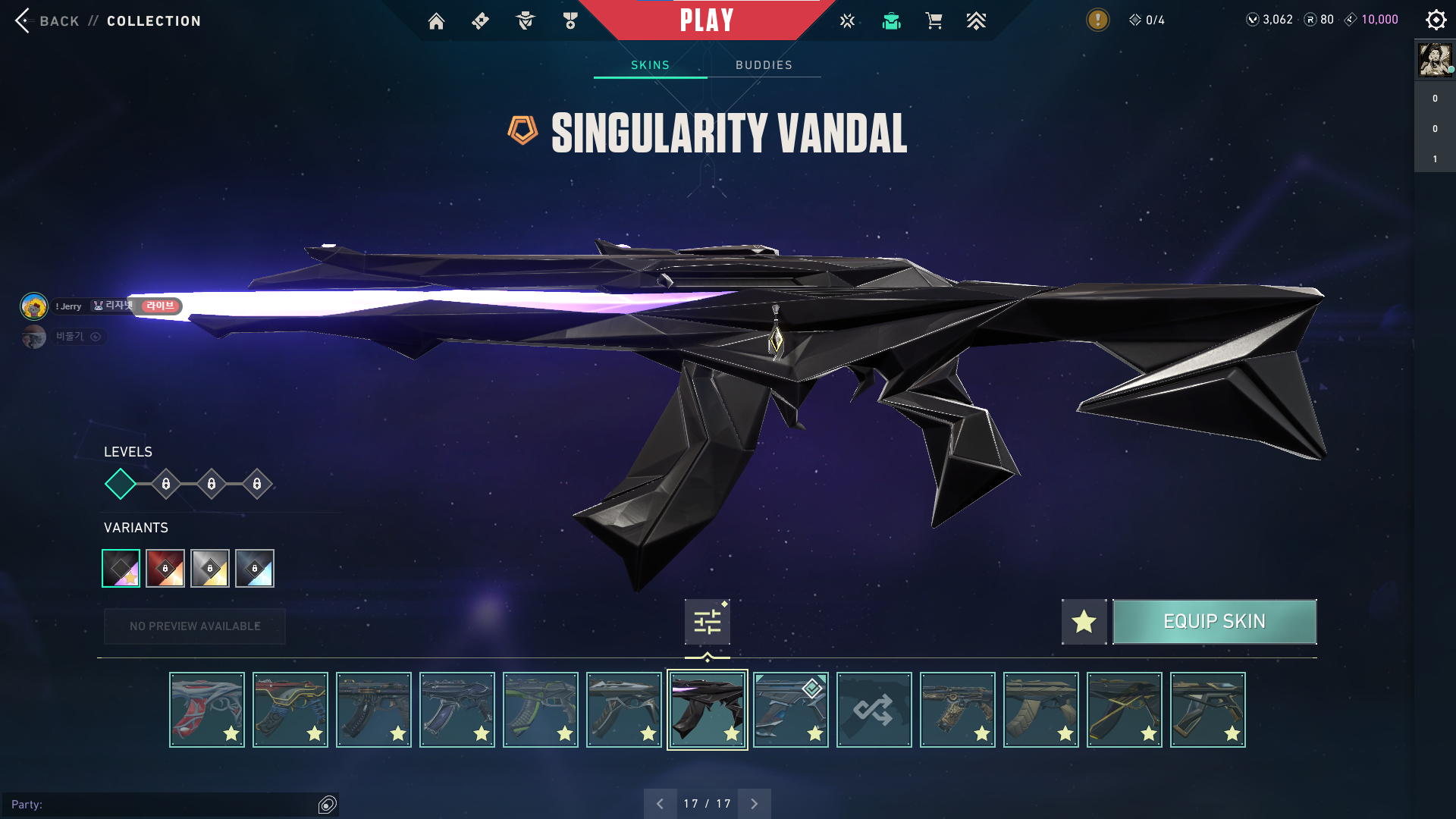The width and height of the screenshot is (1456, 819).
Task: Equip the Singularity Vandal skin
Action: click(1214, 622)
